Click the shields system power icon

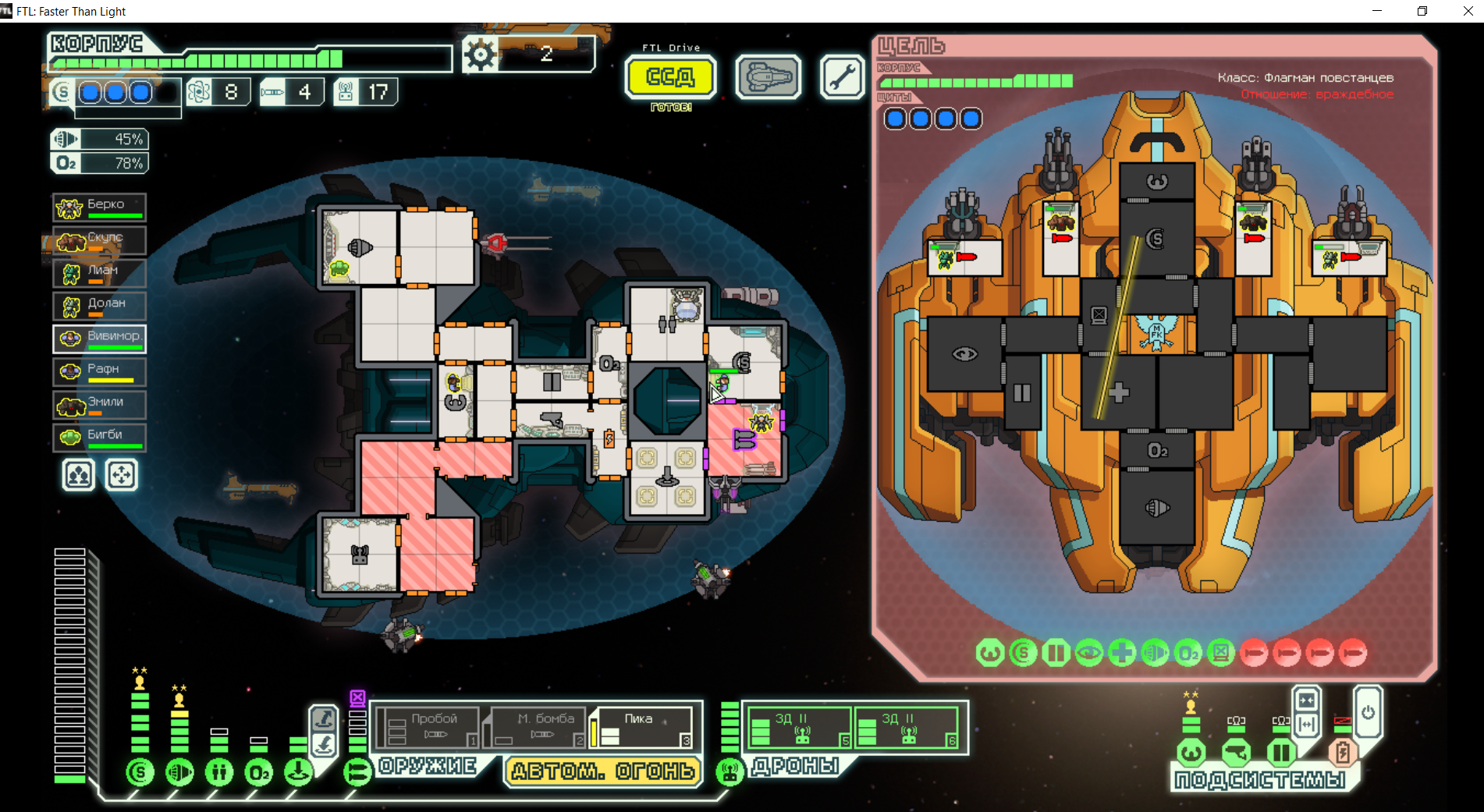point(140,772)
